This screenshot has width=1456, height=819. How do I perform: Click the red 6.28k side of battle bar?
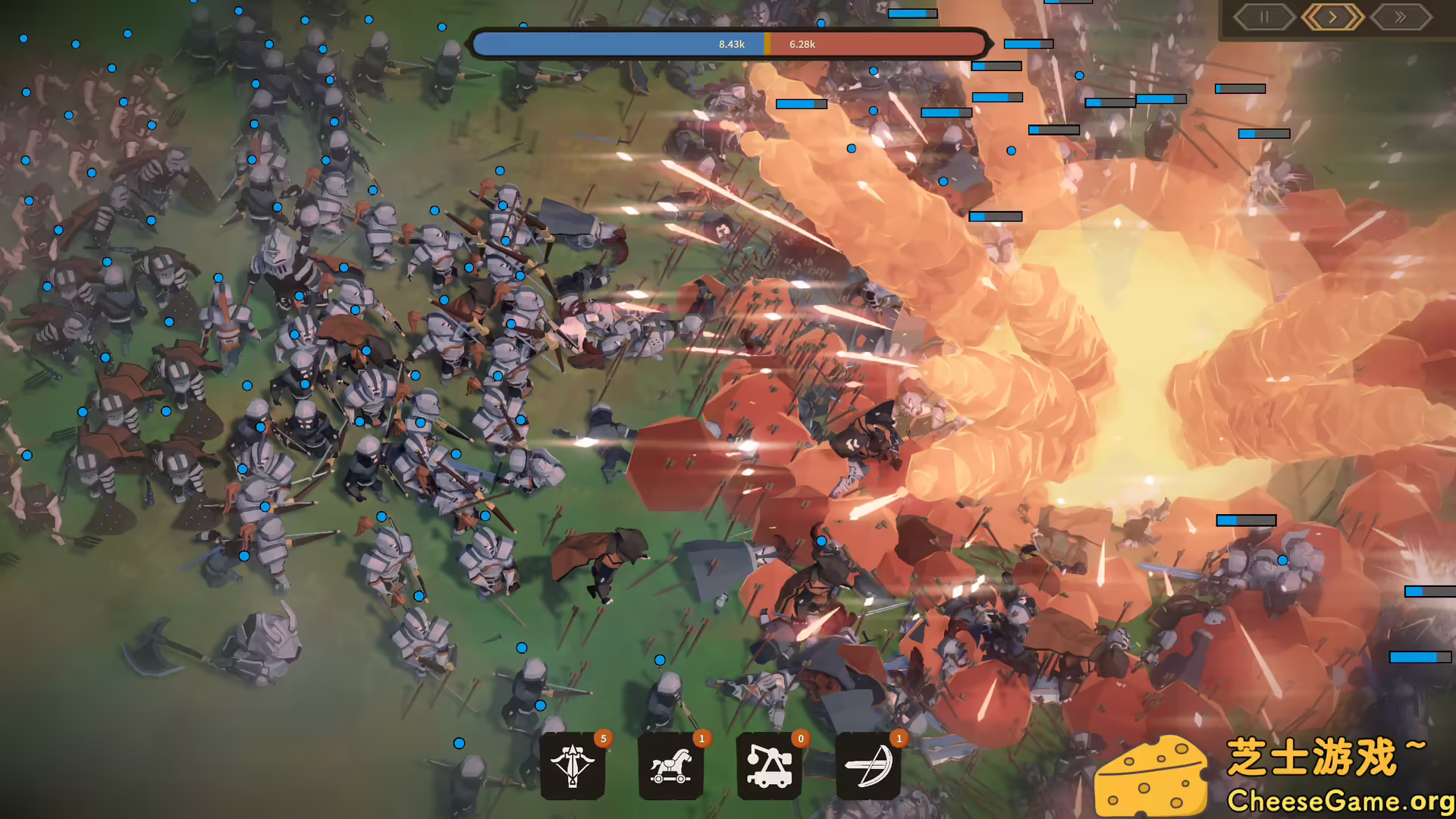point(872,44)
